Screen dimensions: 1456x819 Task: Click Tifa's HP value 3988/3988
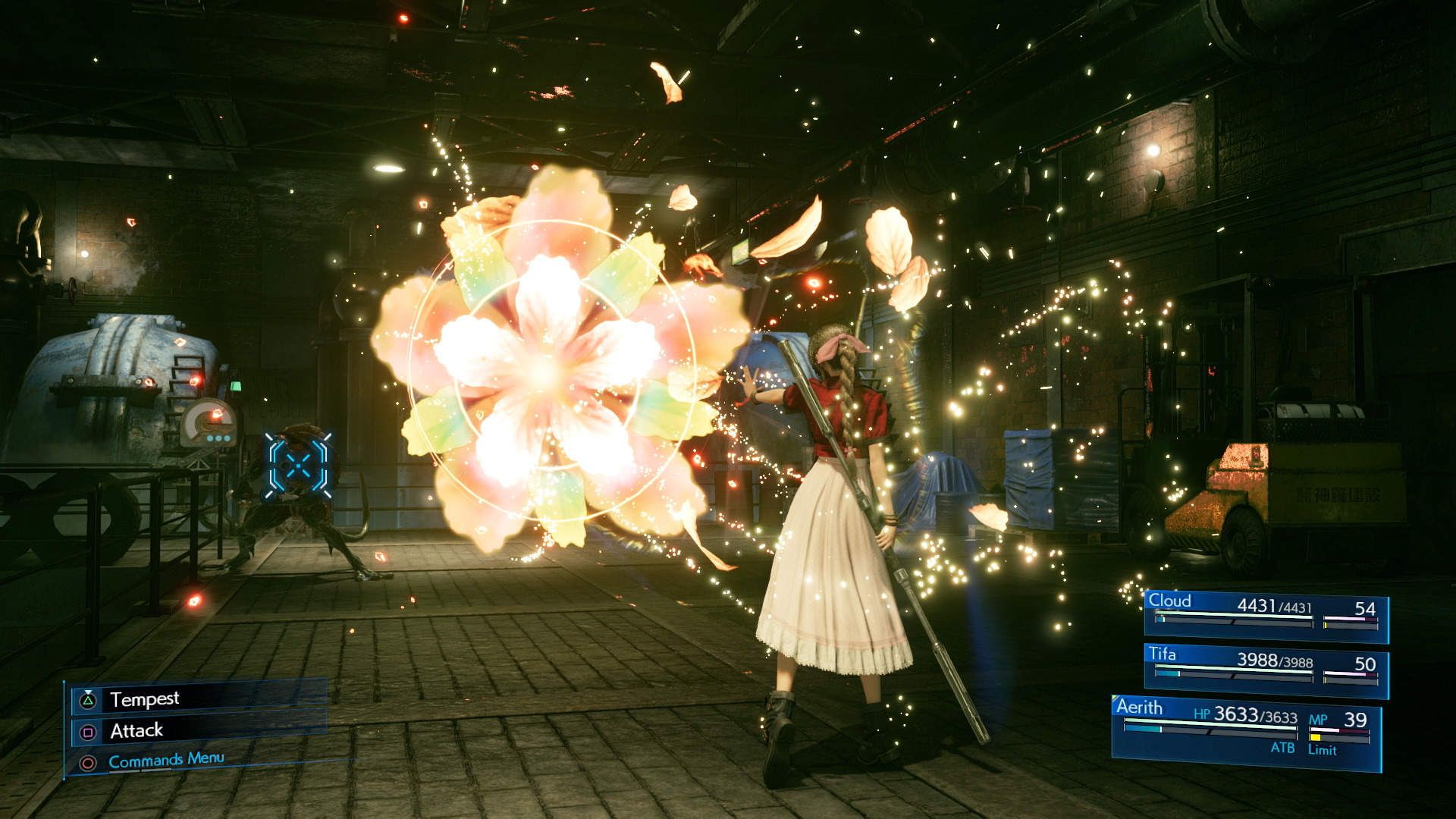(1274, 661)
